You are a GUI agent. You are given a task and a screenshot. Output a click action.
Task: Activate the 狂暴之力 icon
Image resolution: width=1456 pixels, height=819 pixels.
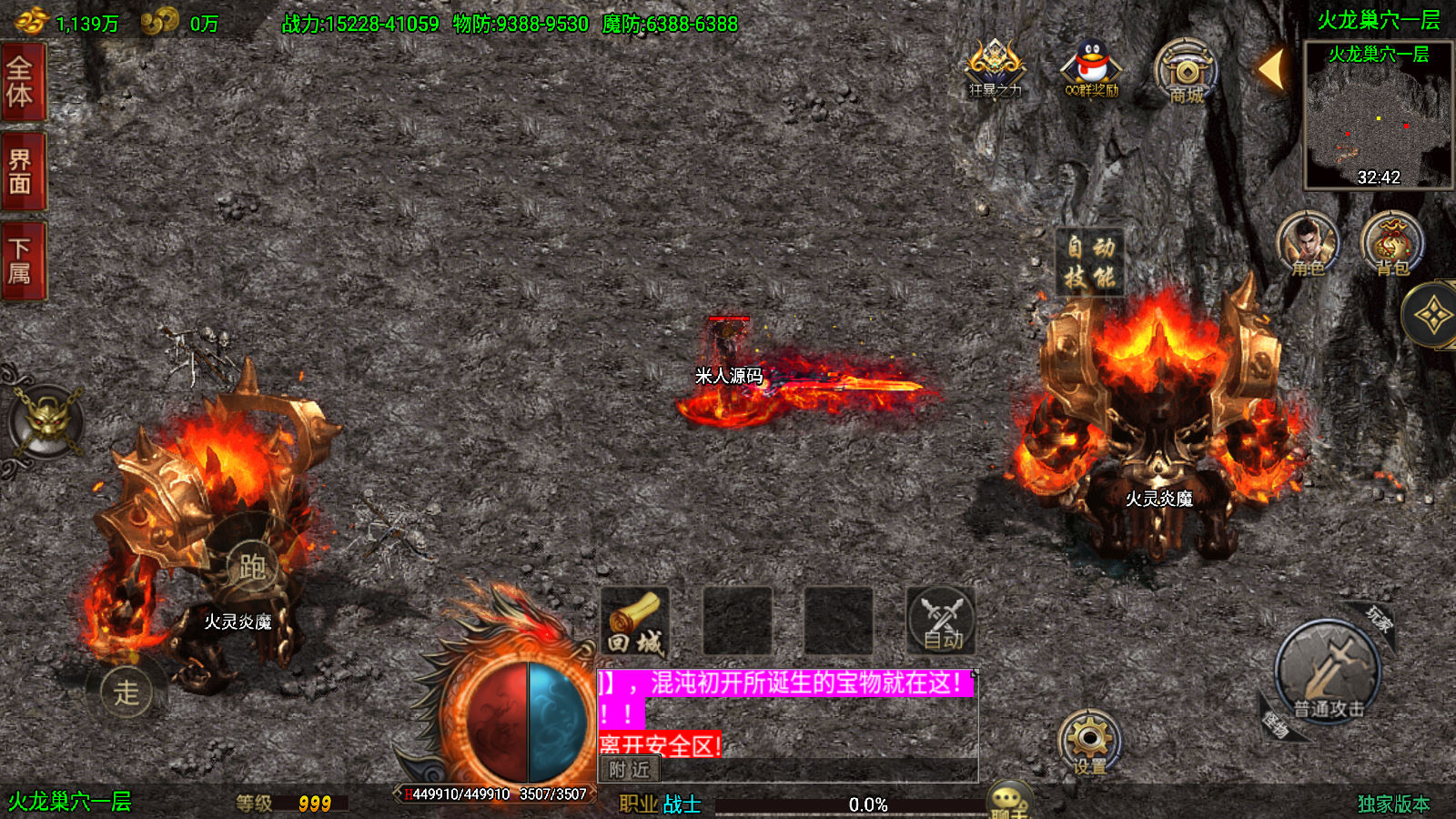point(995,68)
